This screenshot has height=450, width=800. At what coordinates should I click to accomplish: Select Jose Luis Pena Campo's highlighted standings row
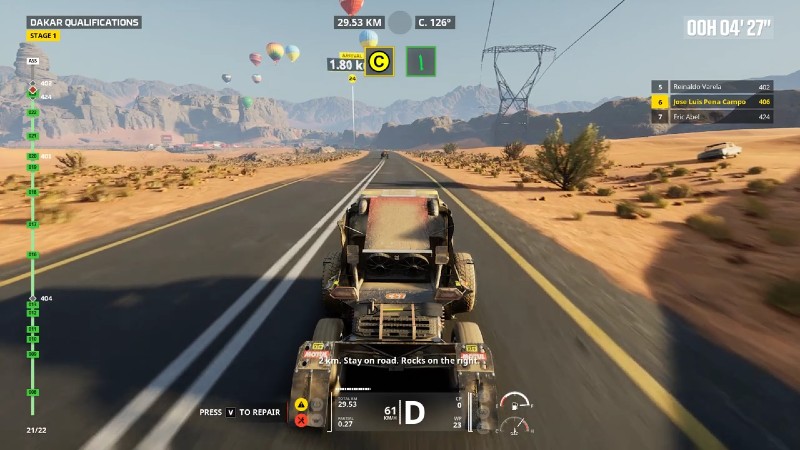(x=711, y=101)
